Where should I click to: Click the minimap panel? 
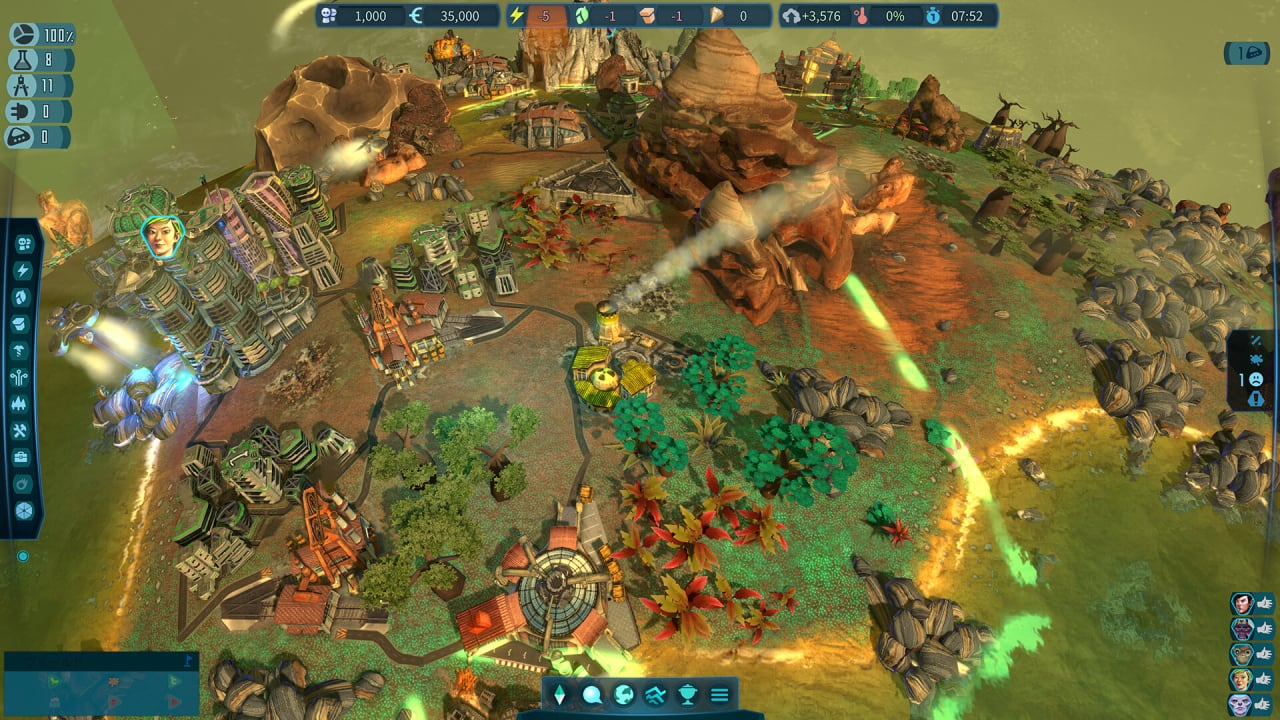coord(101,684)
